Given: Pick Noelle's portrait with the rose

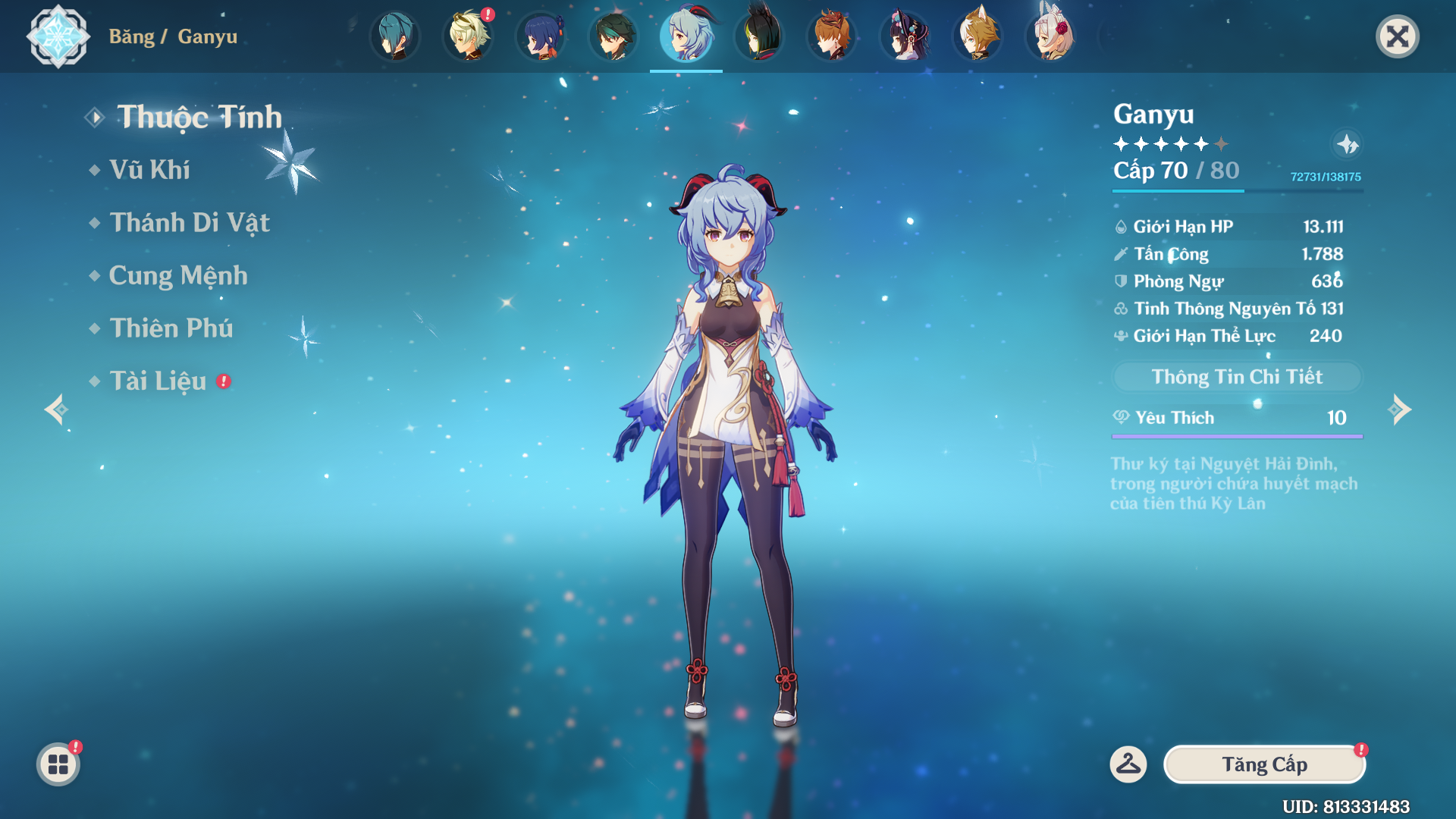Looking at the screenshot, I should point(1050,36).
